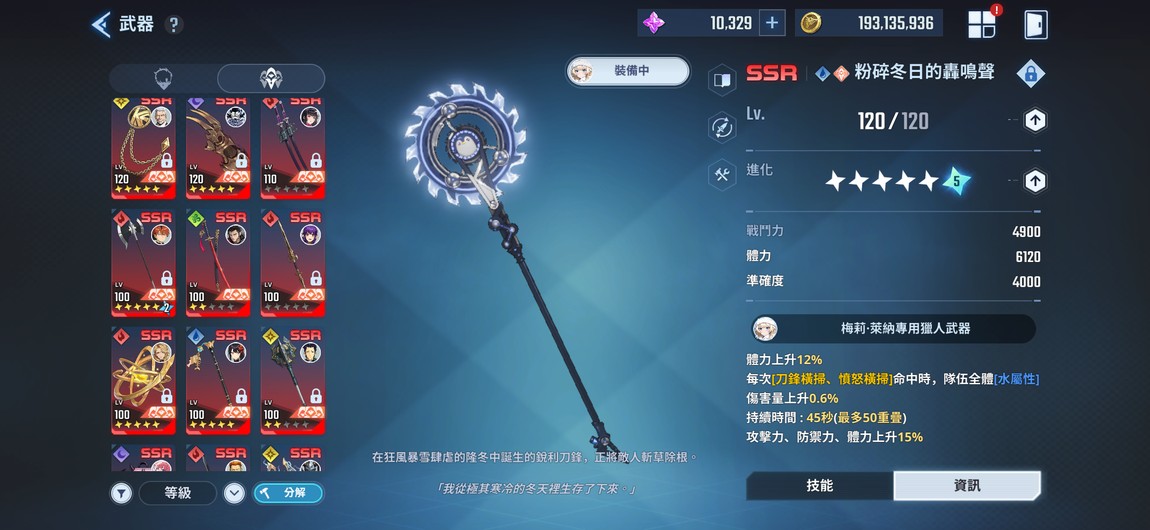Open the weapon filter funnel
Viewport: 1150px width, 530px height.
point(121,492)
